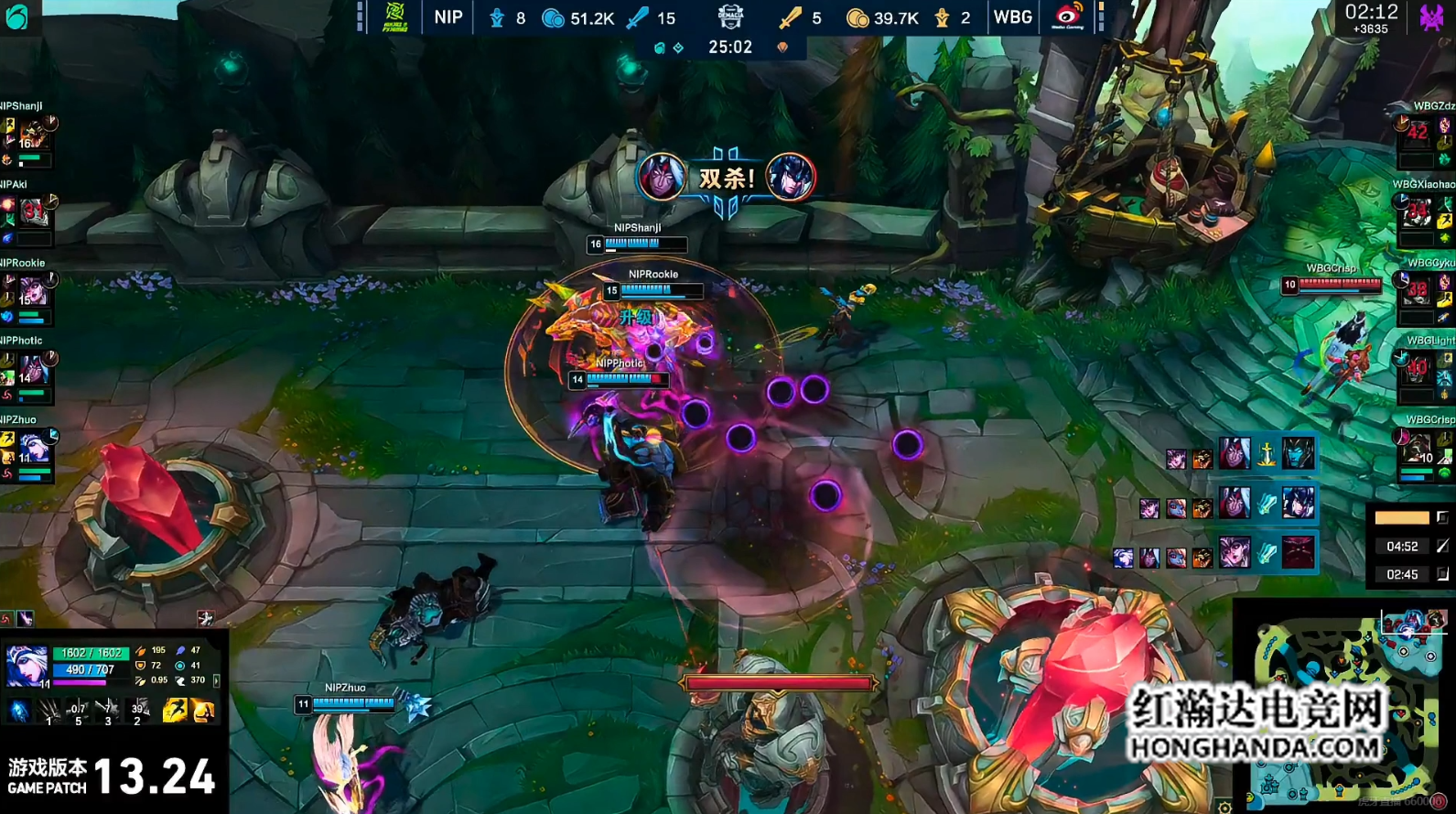1456x814 pixels.
Task: Select WBGLight's player portrait
Action: click(1418, 369)
